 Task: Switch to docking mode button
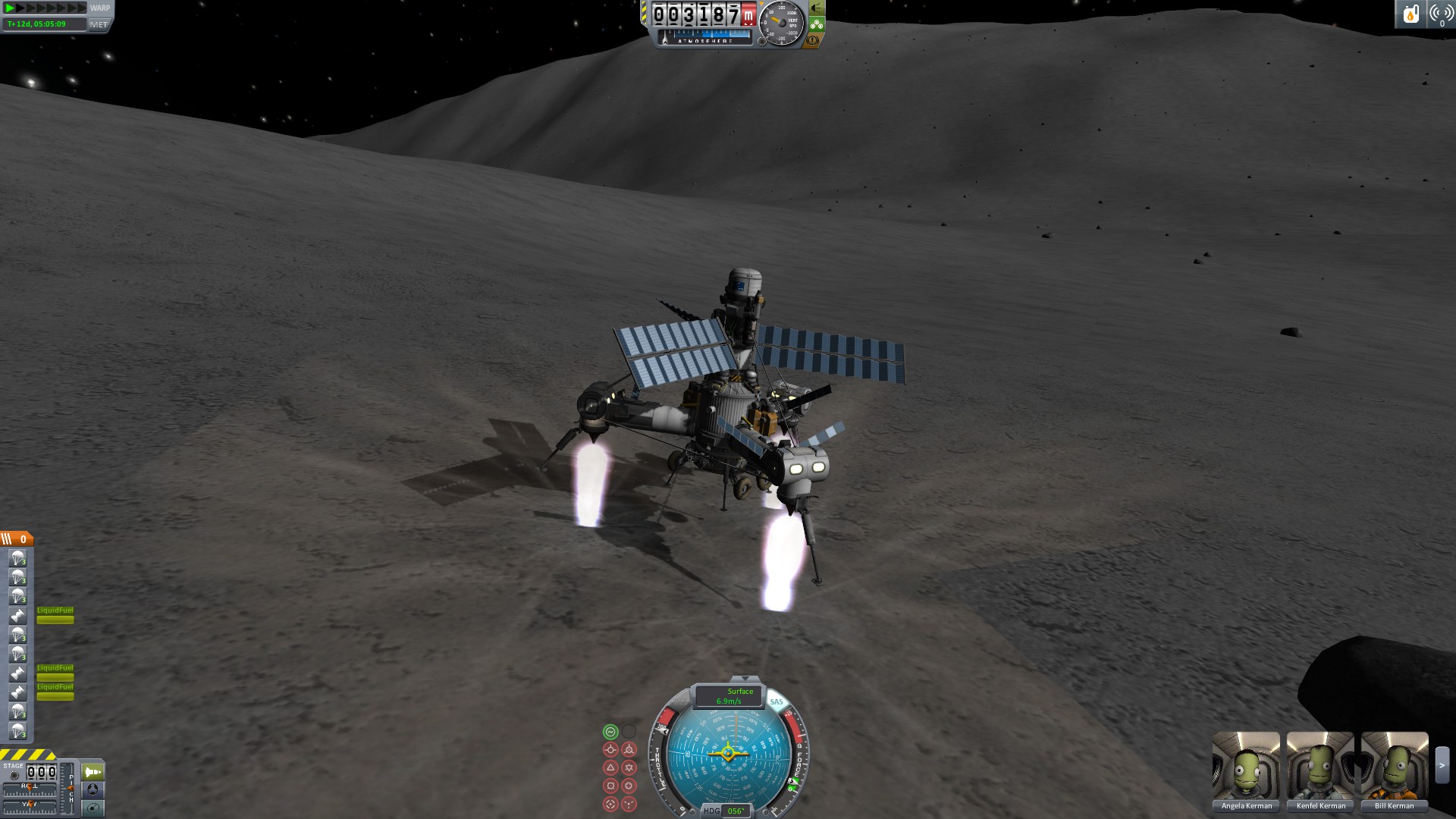coord(93,790)
